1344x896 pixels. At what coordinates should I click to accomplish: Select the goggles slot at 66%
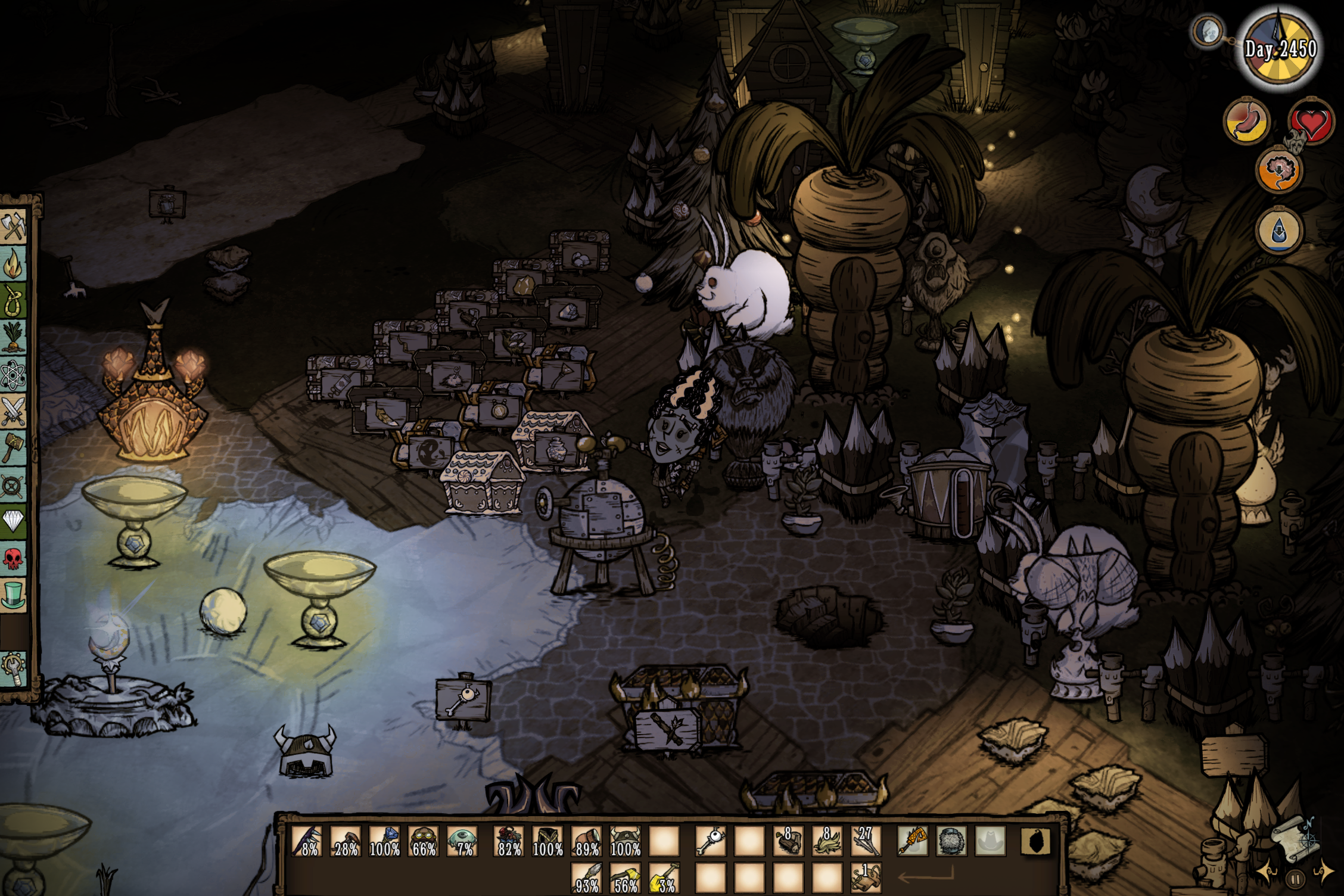(x=424, y=841)
